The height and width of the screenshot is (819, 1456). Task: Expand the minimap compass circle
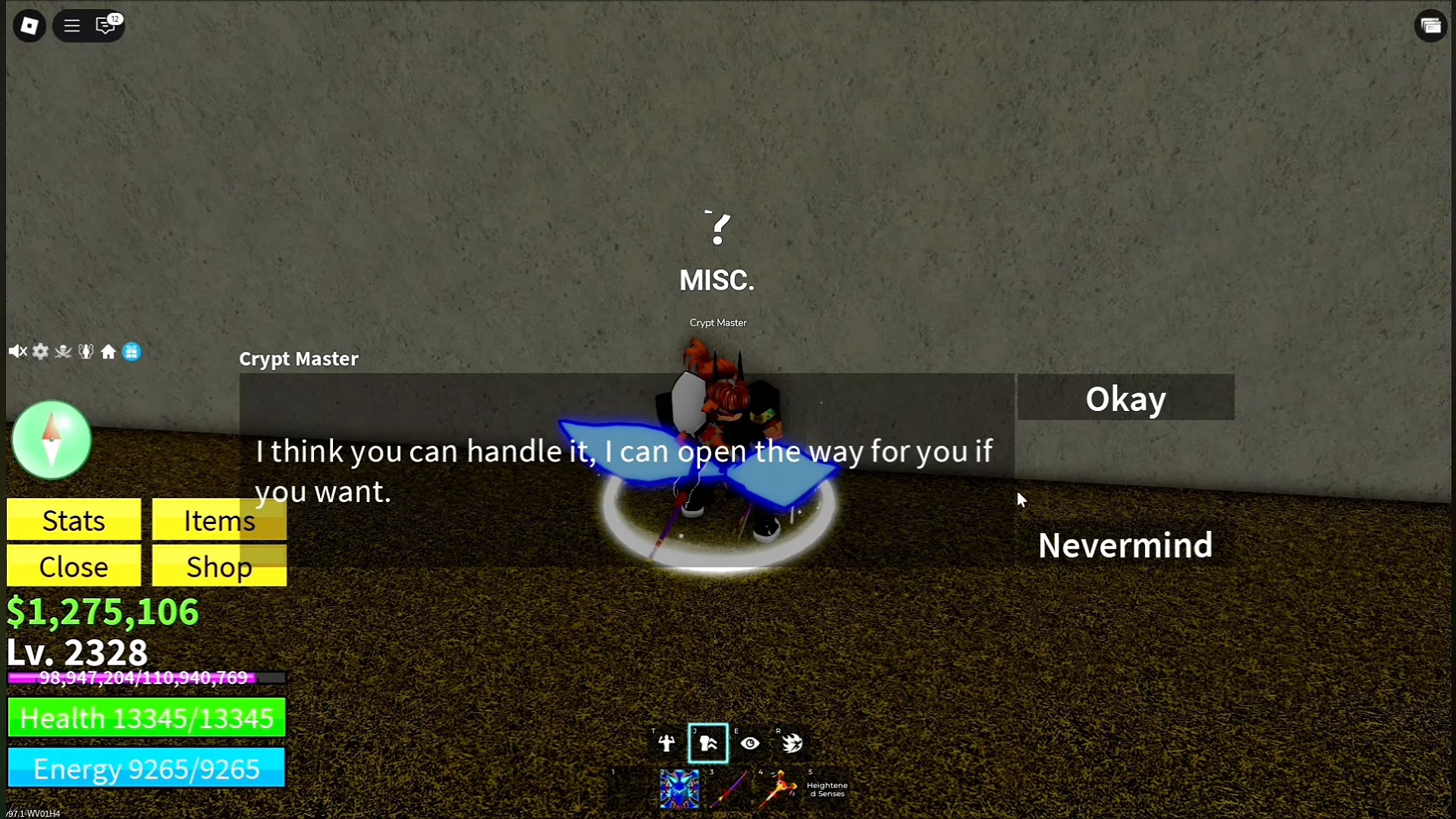(x=51, y=440)
